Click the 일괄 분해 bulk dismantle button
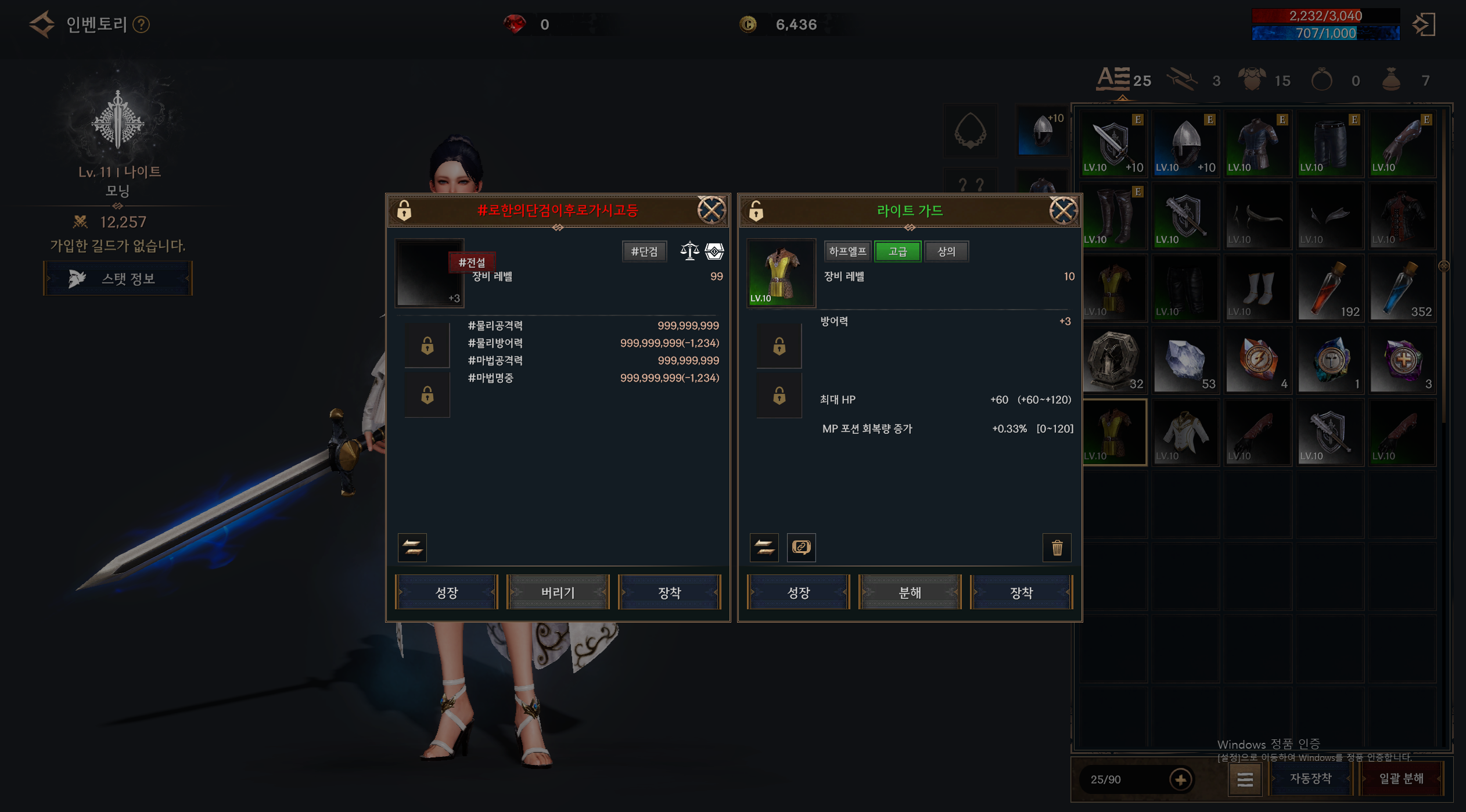The width and height of the screenshot is (1466, 812). pyautogui.click(x=1401, y=778)
